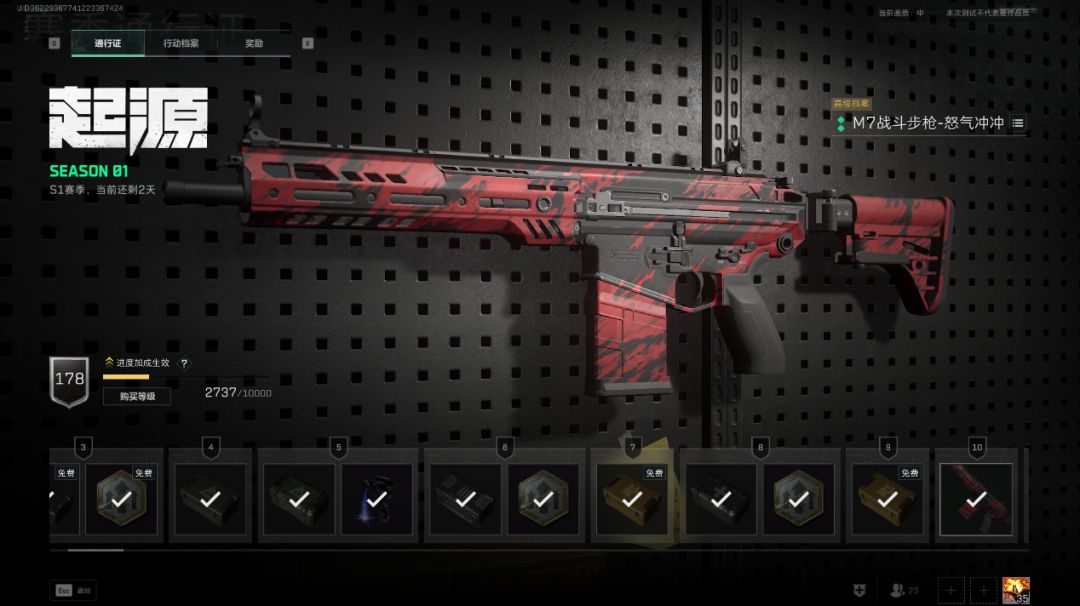Click the 购买等级 button
The image size is (1080, 606).
pyautogui.click(x=137, y=396)
